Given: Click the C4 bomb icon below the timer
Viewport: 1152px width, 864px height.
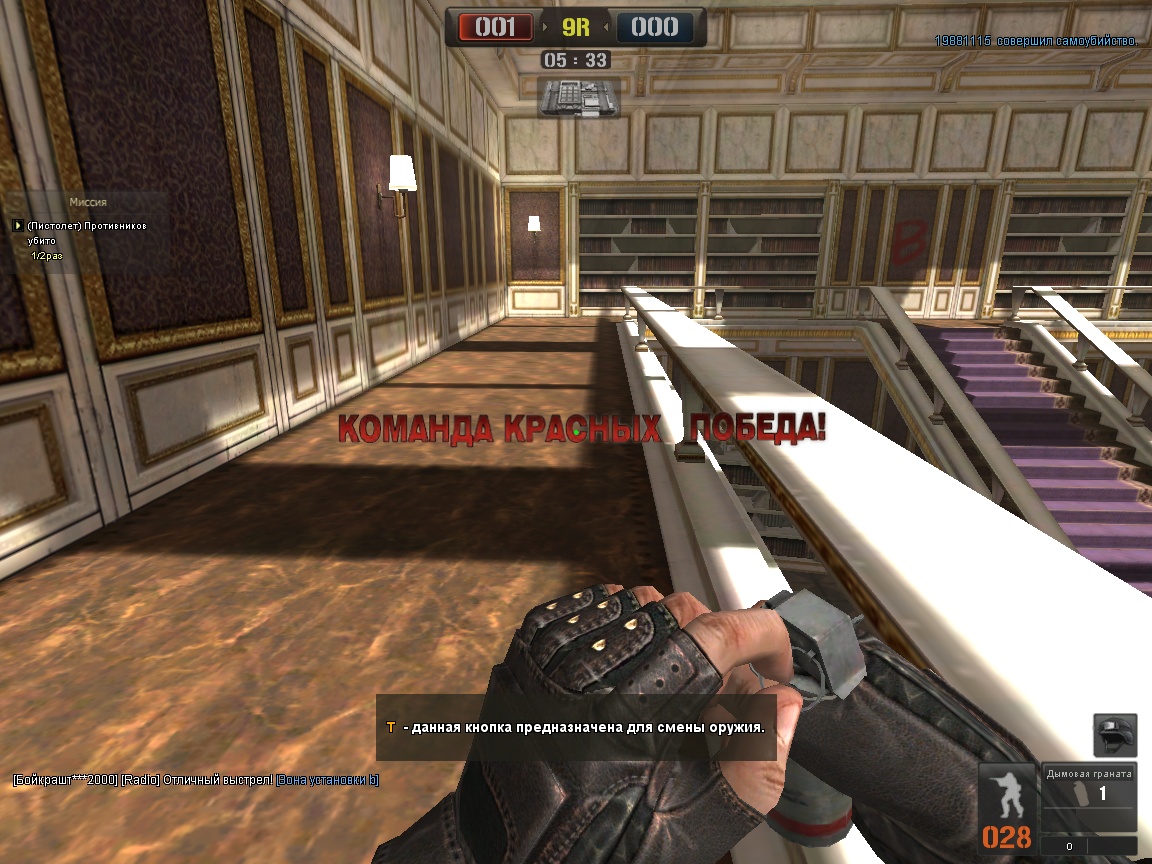Looking at the screenshot, I should pos(578,96).
